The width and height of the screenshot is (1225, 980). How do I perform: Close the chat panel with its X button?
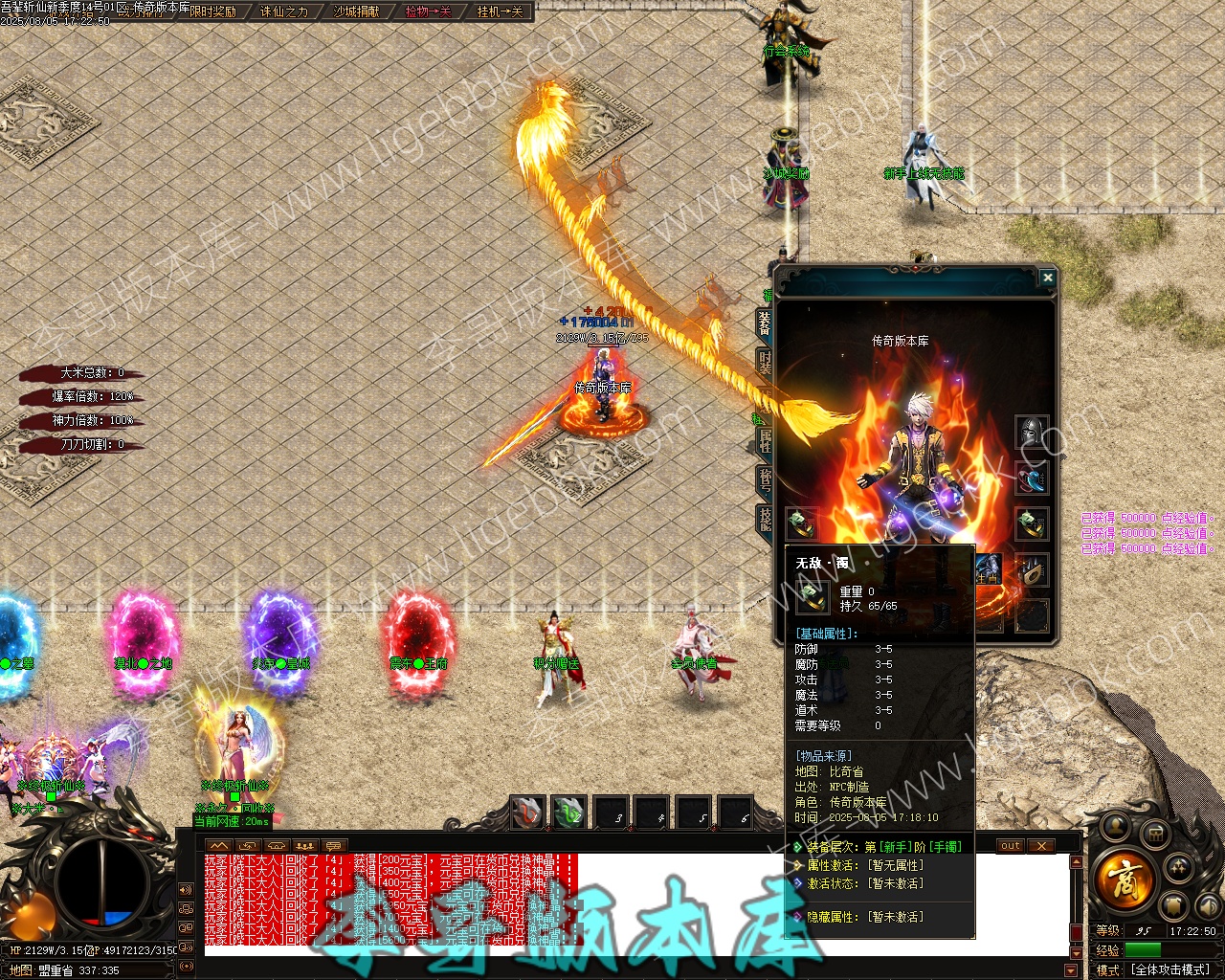[x=1040, y=846]
